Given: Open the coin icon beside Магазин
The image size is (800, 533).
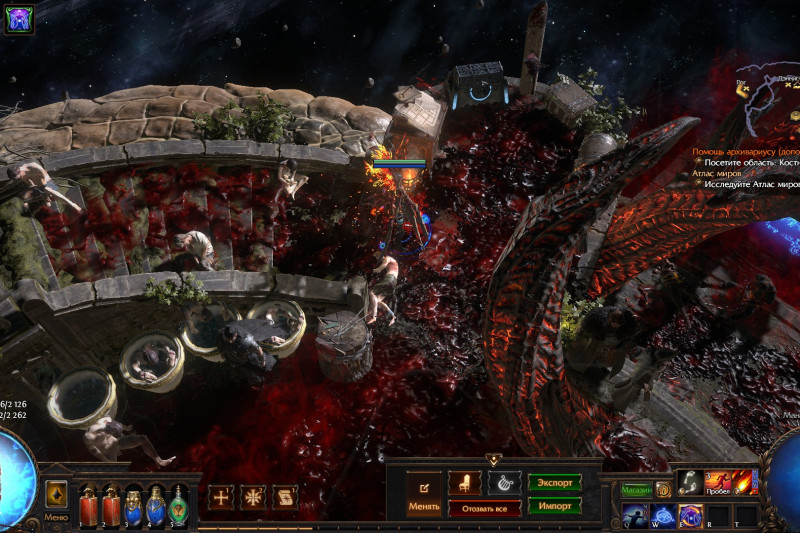Looking at the screenshot, I should click(x=663, y=490).
